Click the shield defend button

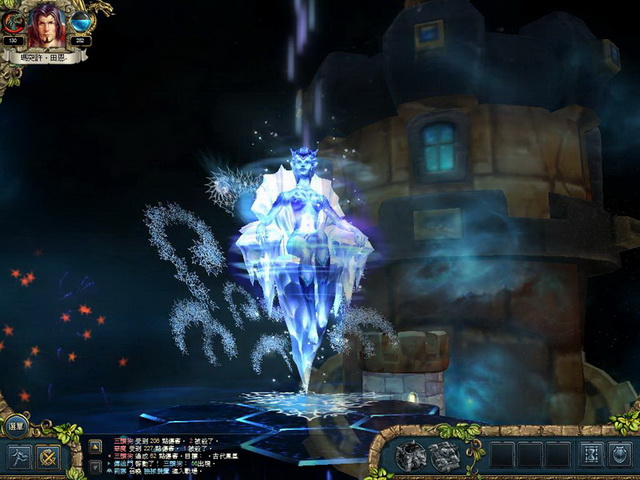click(620, 455)
